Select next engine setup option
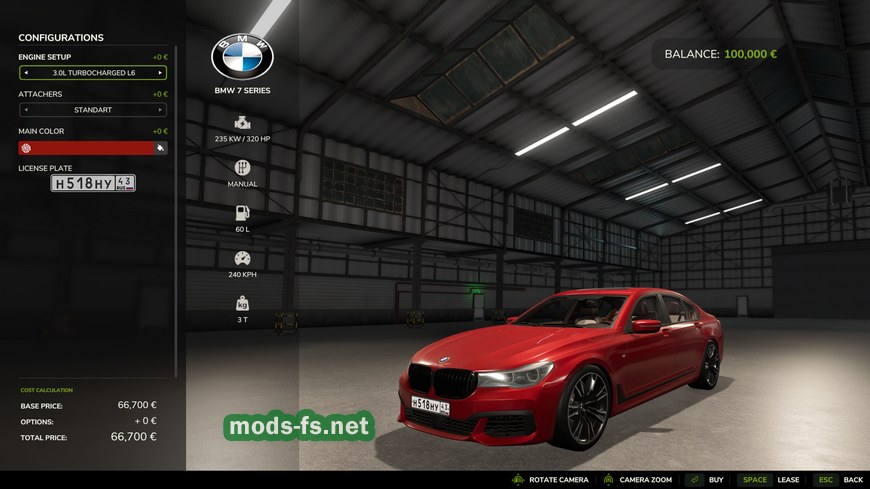Screen dimensions: 870x489 (160, 73)
